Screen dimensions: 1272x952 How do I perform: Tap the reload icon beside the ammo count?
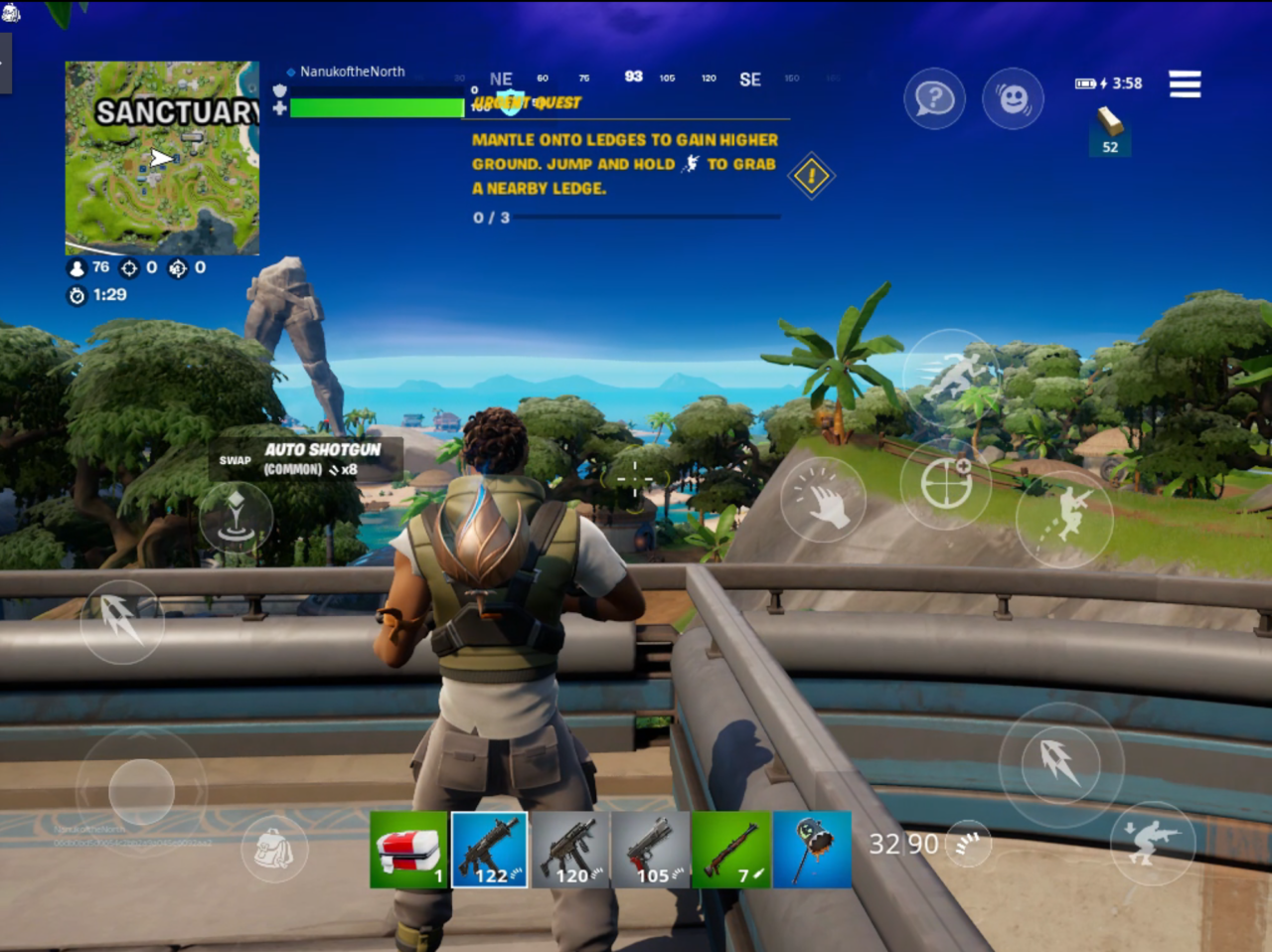(966, 843)
